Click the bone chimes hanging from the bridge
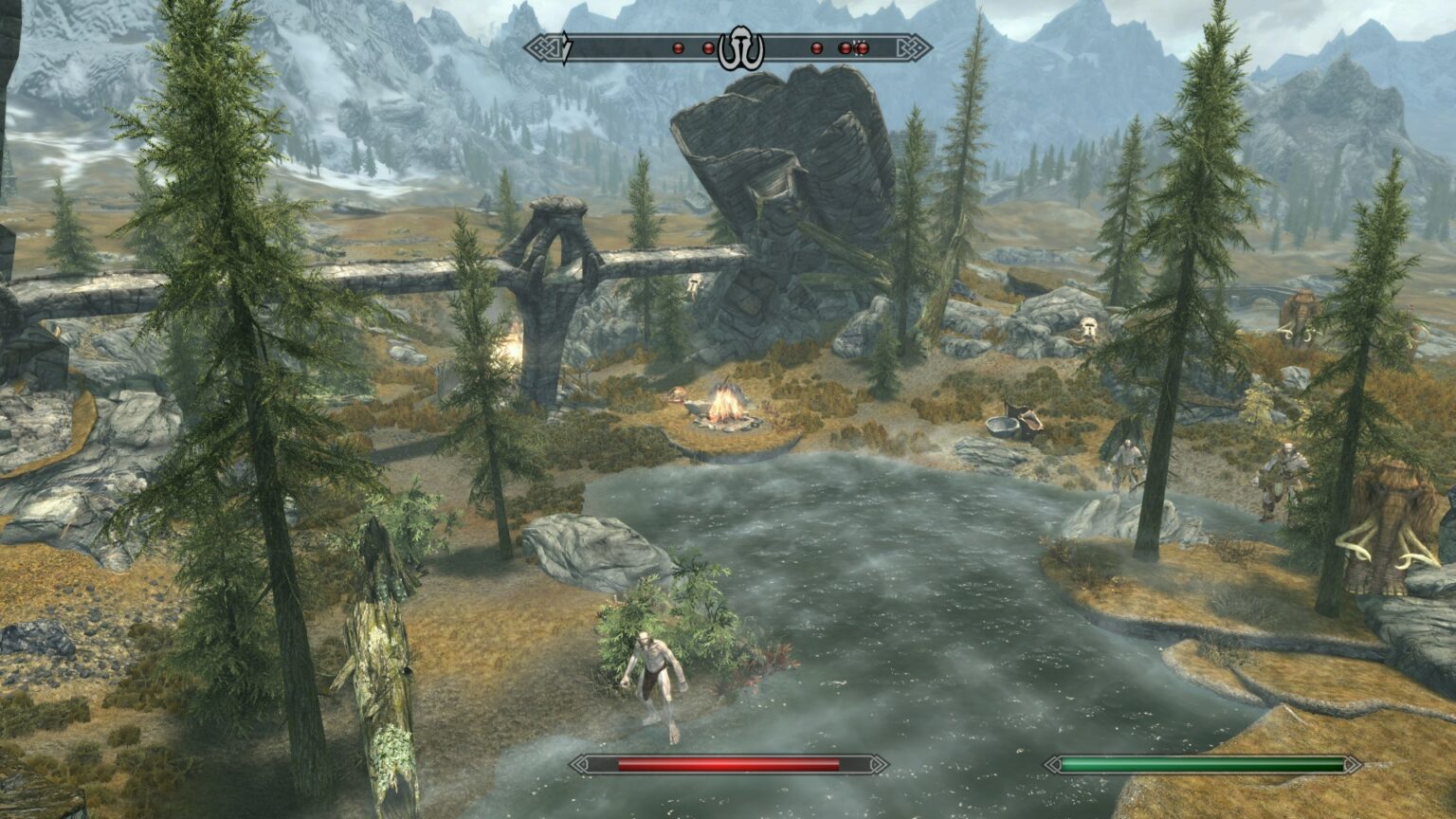The image size is (1456, 819). click(x=692, y=282)
